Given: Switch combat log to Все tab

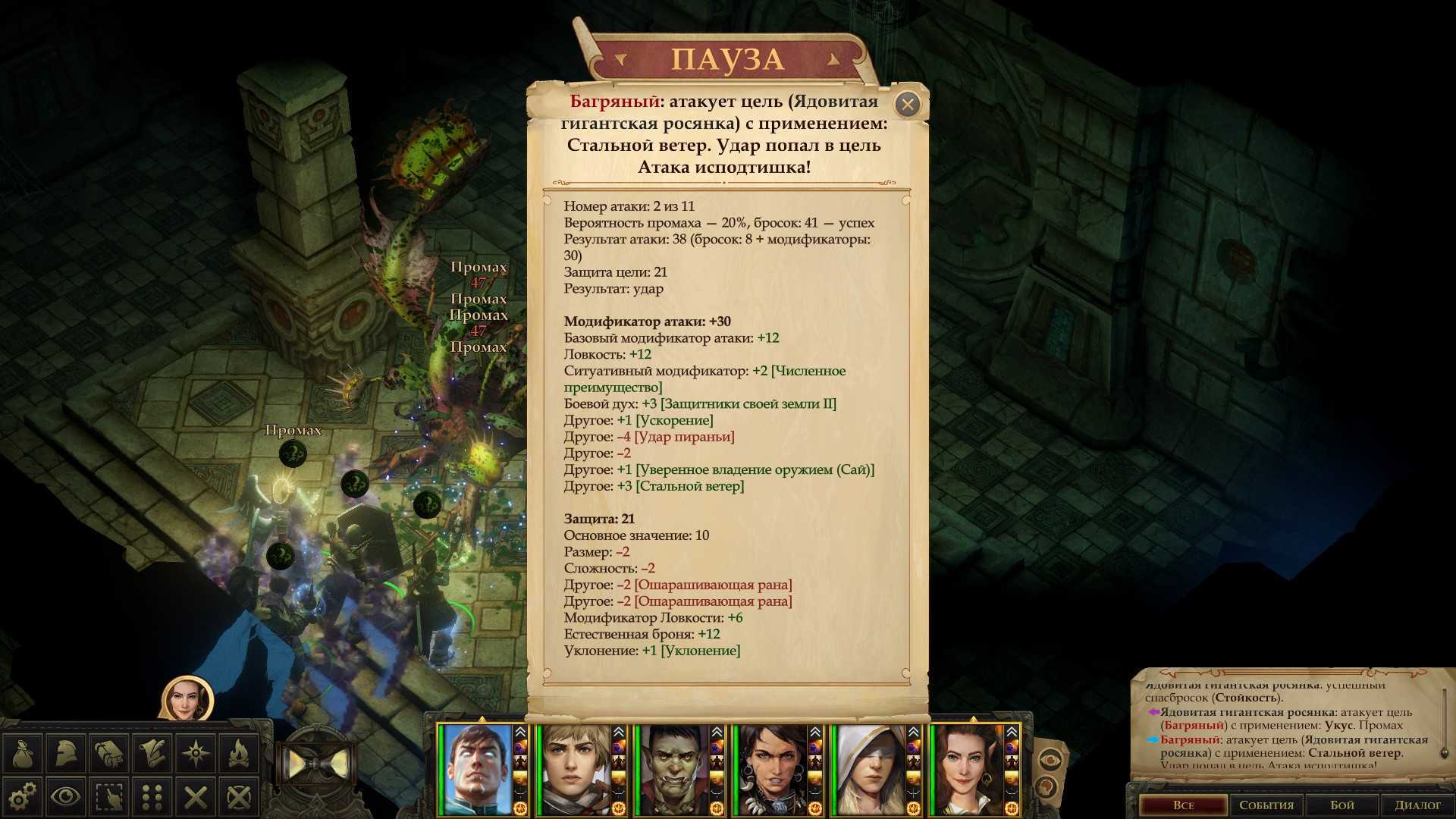Looking at the screenshot, I should 1183,805.
